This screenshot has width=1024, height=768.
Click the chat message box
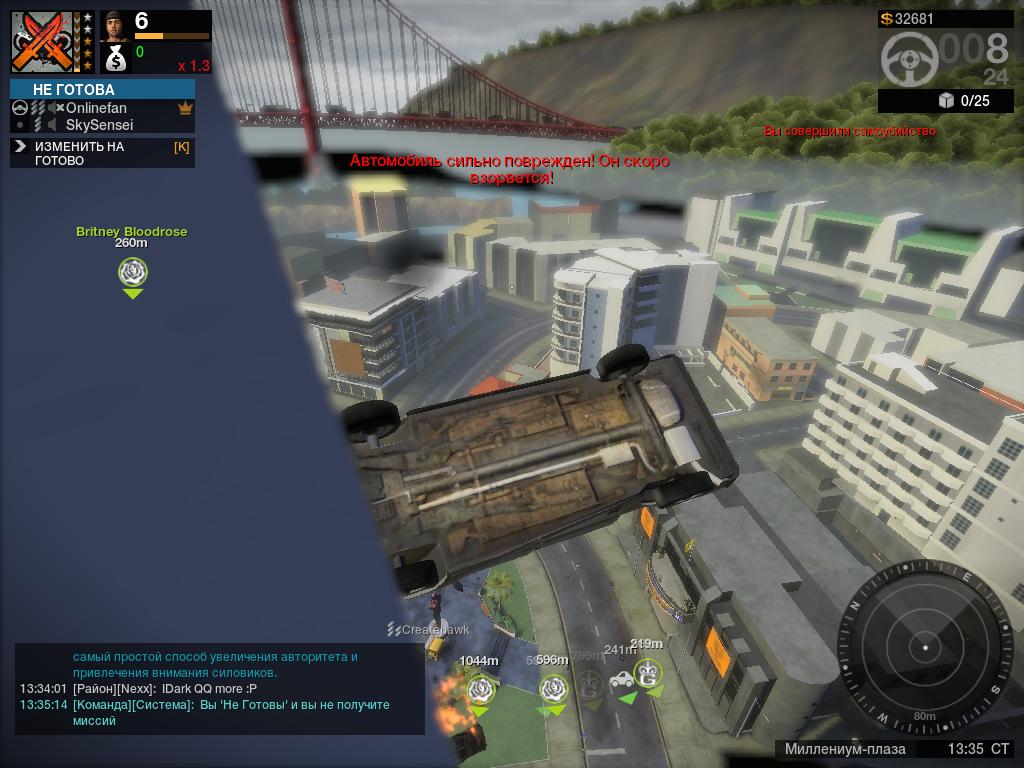218,689
